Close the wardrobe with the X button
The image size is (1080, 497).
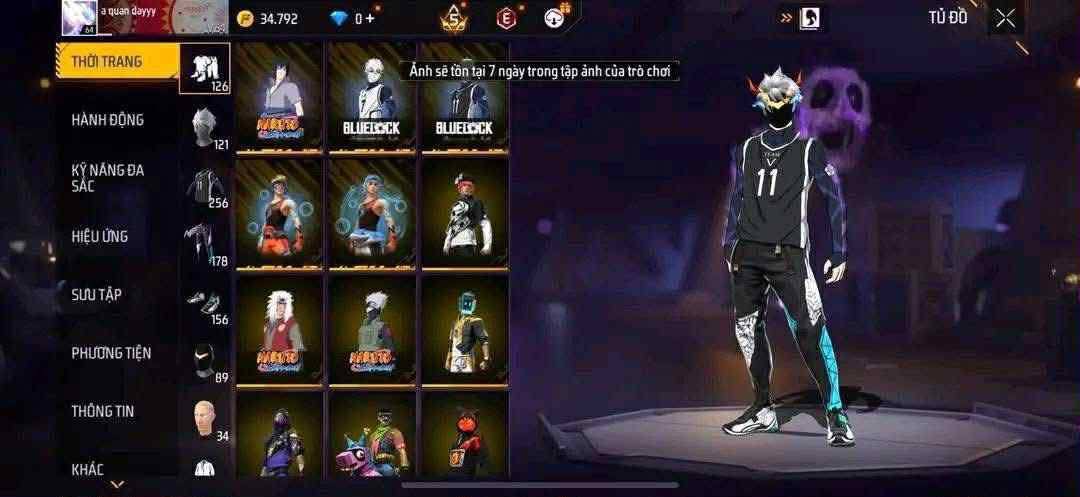[1005, 18]
